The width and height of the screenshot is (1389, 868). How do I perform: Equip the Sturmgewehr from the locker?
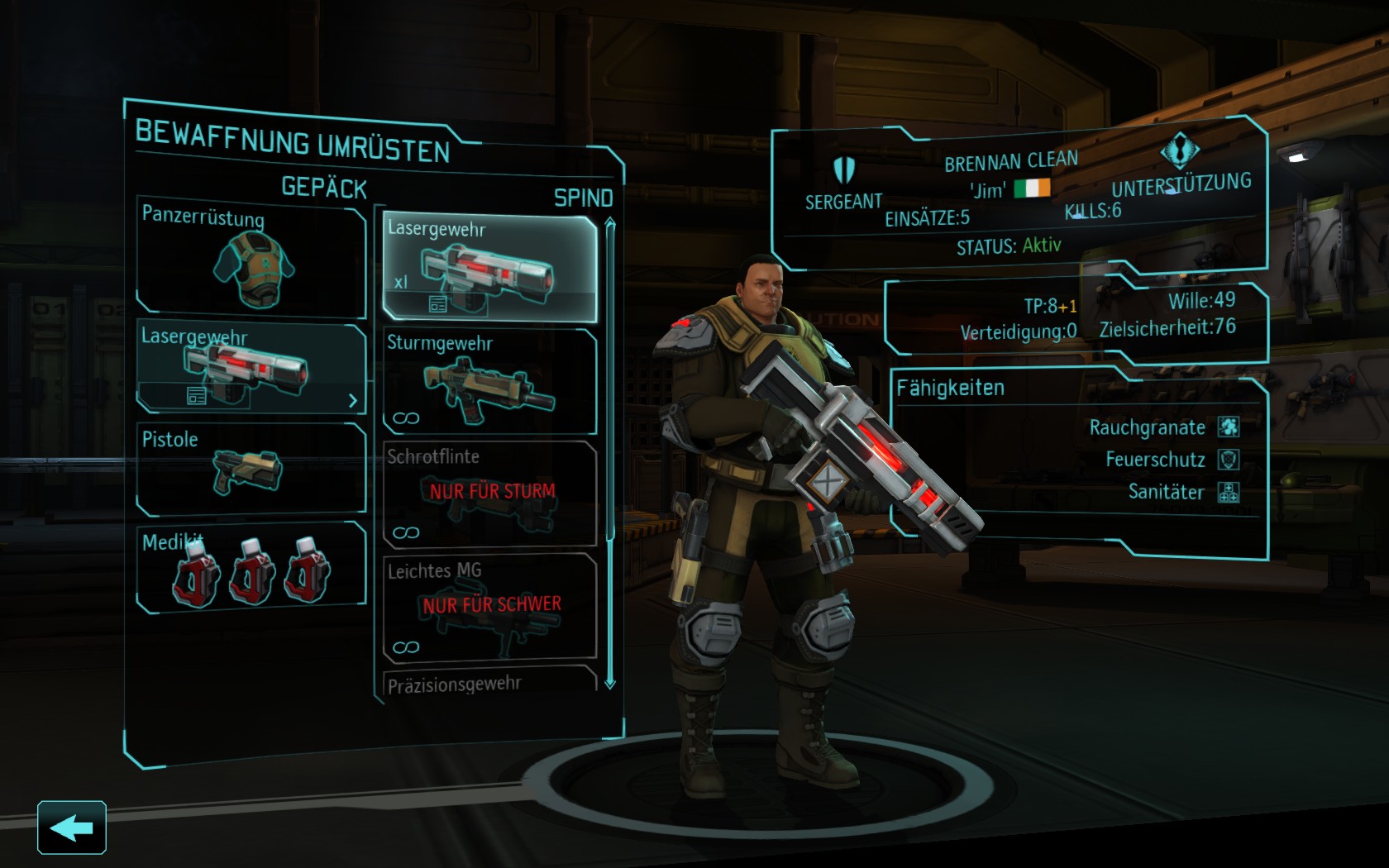click(x=489, y=381)
